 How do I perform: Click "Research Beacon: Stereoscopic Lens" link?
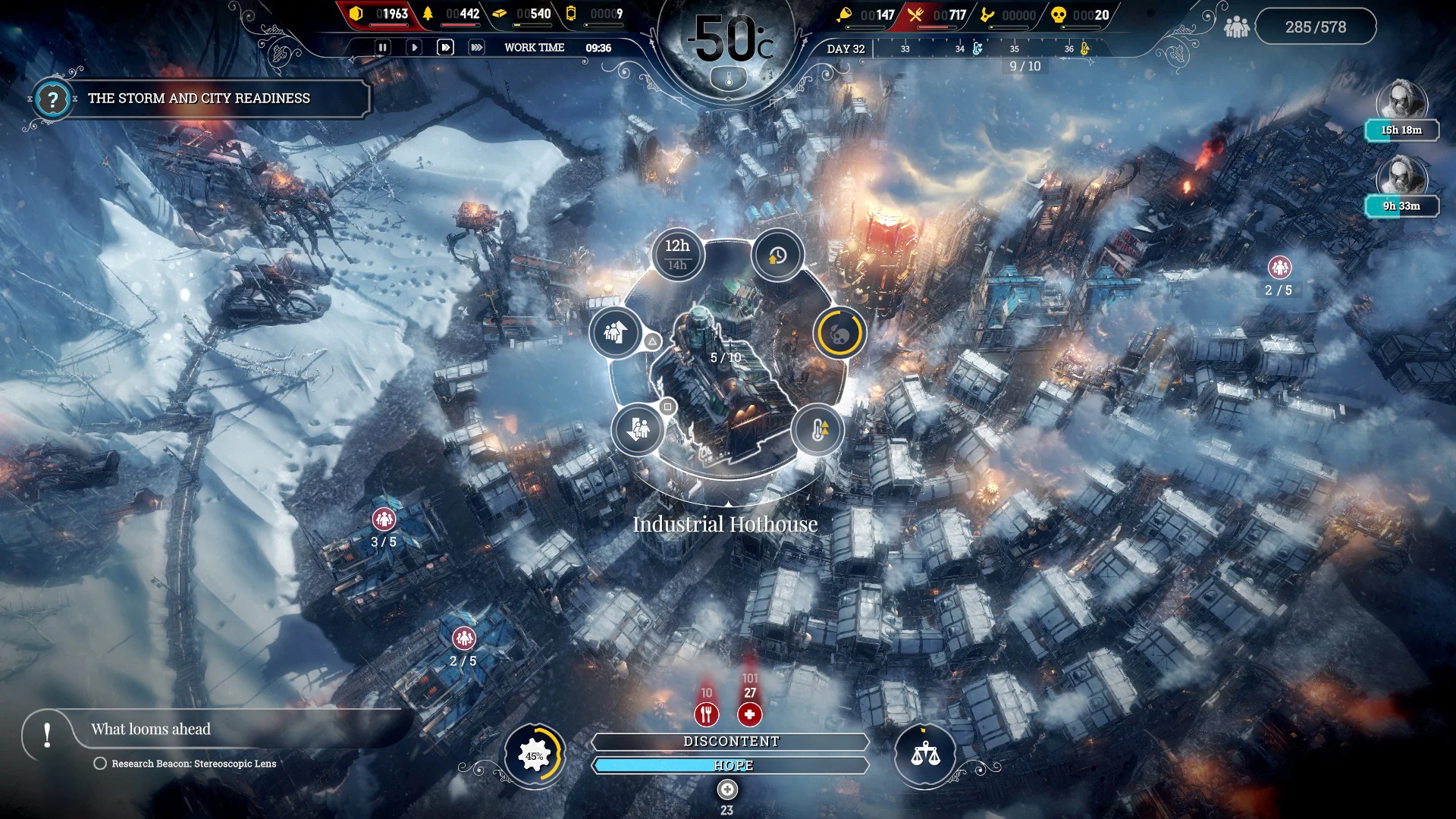pyautogui.click(x=193, y=764)
